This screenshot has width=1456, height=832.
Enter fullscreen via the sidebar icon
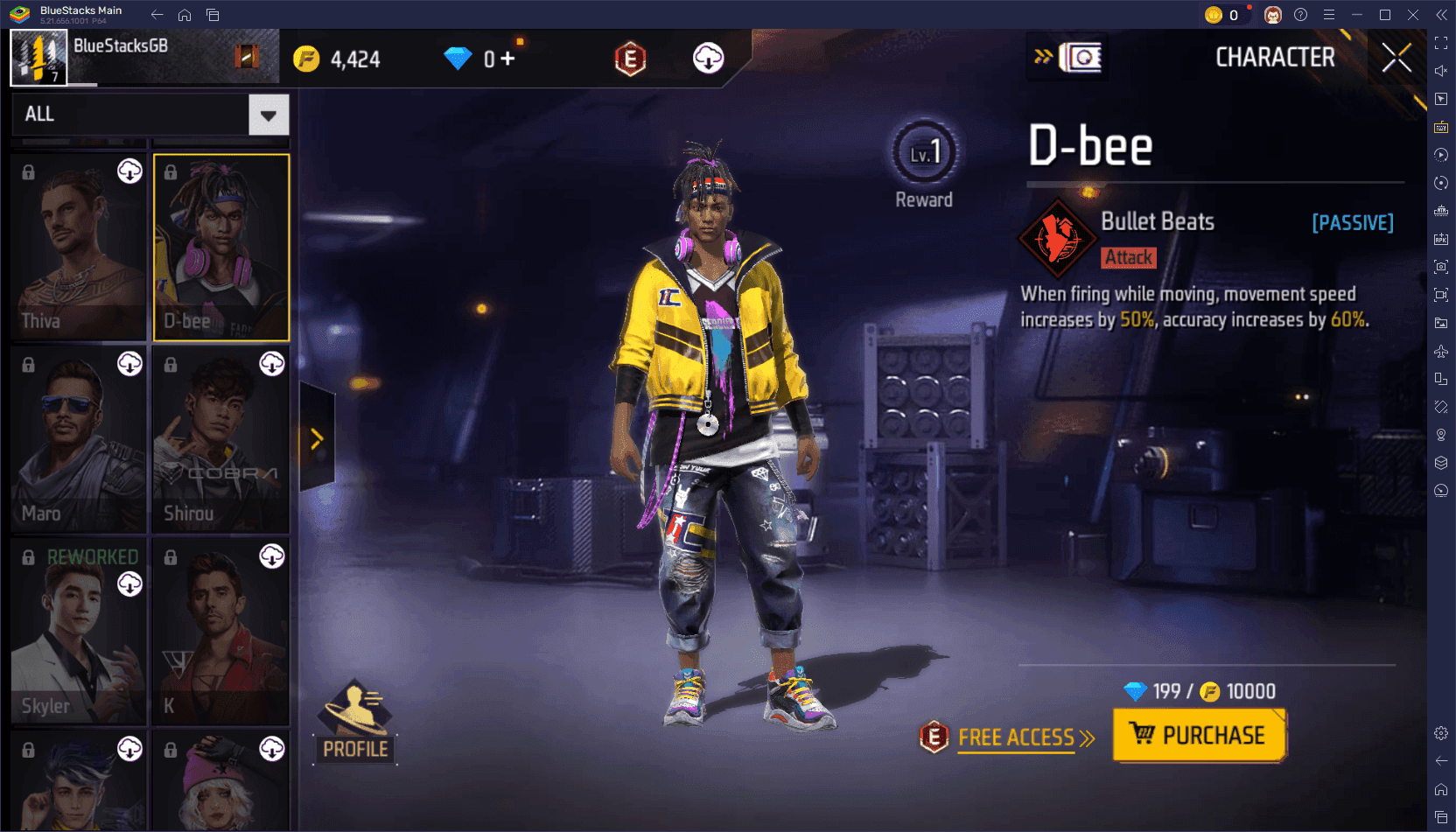(1441, 43)
